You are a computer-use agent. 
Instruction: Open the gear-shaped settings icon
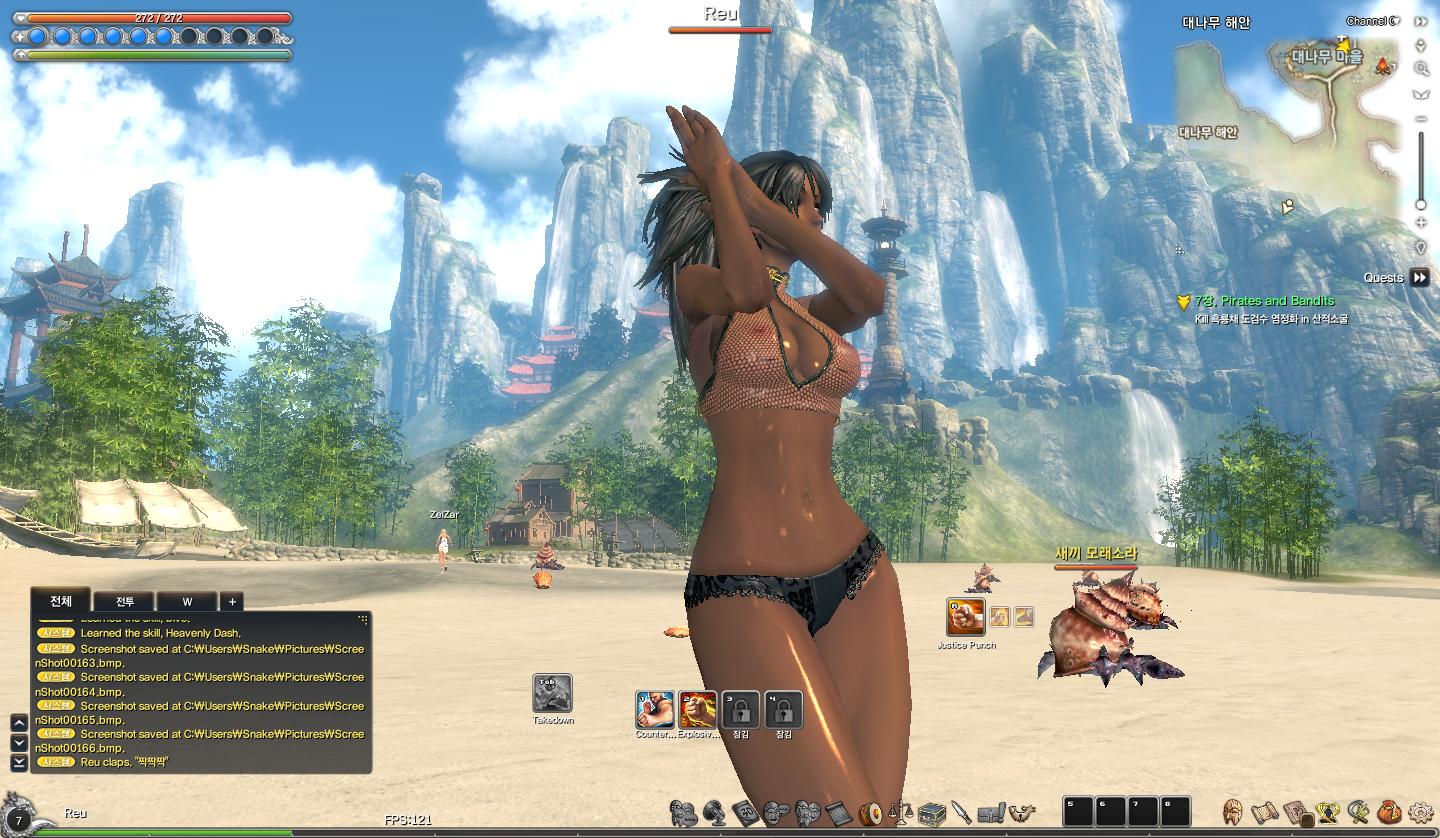tap(1420, 812)
